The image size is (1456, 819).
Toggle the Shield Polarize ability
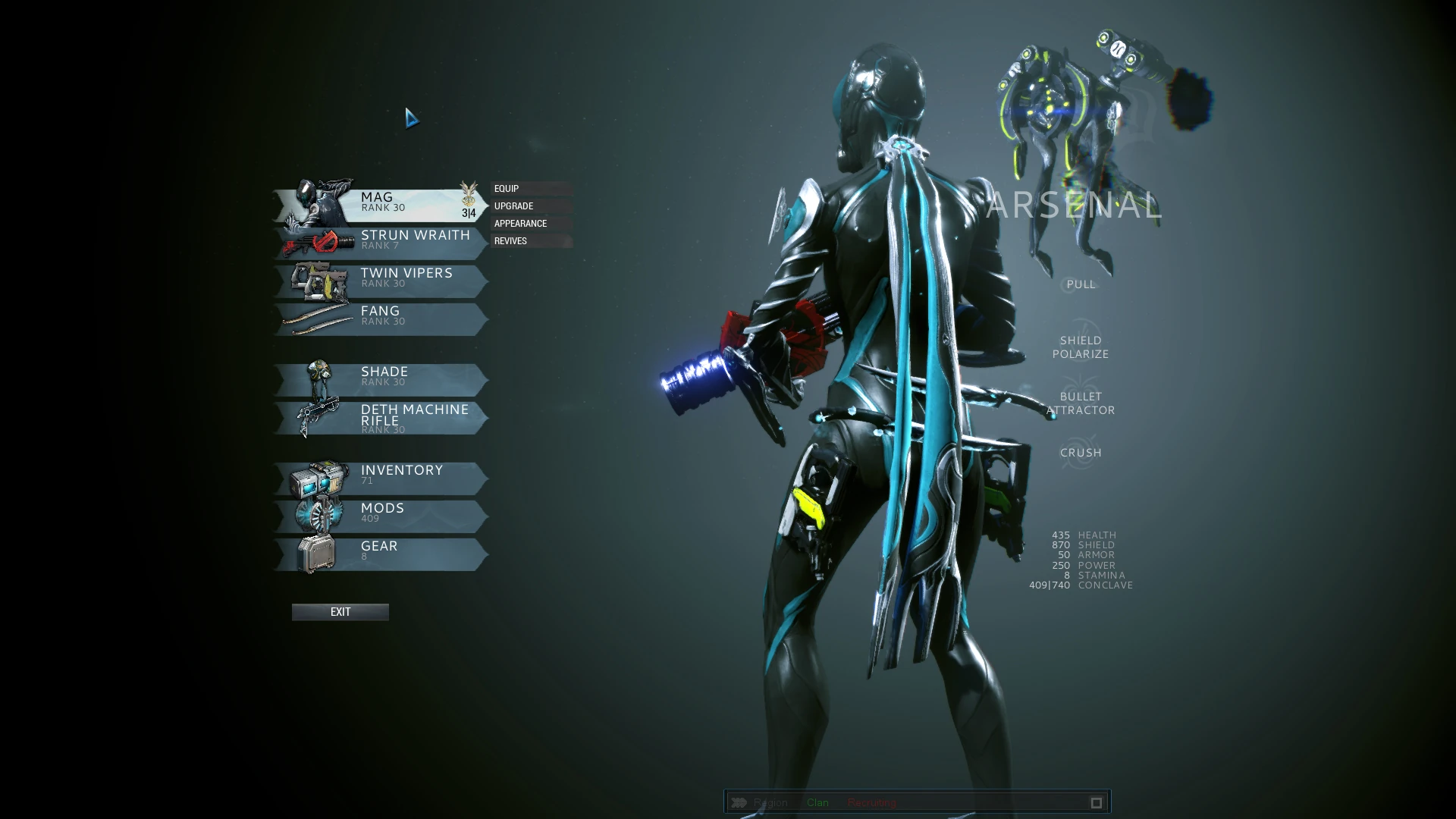point(1081,347)
